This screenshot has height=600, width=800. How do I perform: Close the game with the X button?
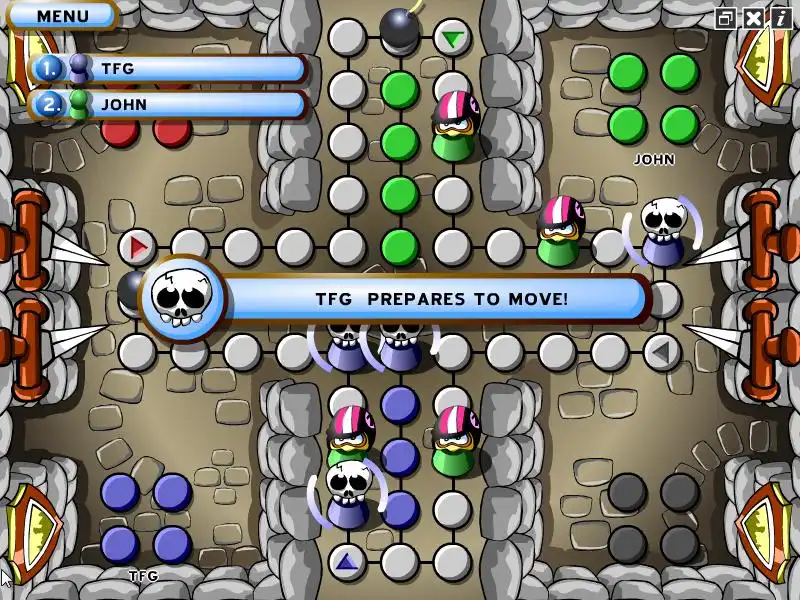coord(752,18)
